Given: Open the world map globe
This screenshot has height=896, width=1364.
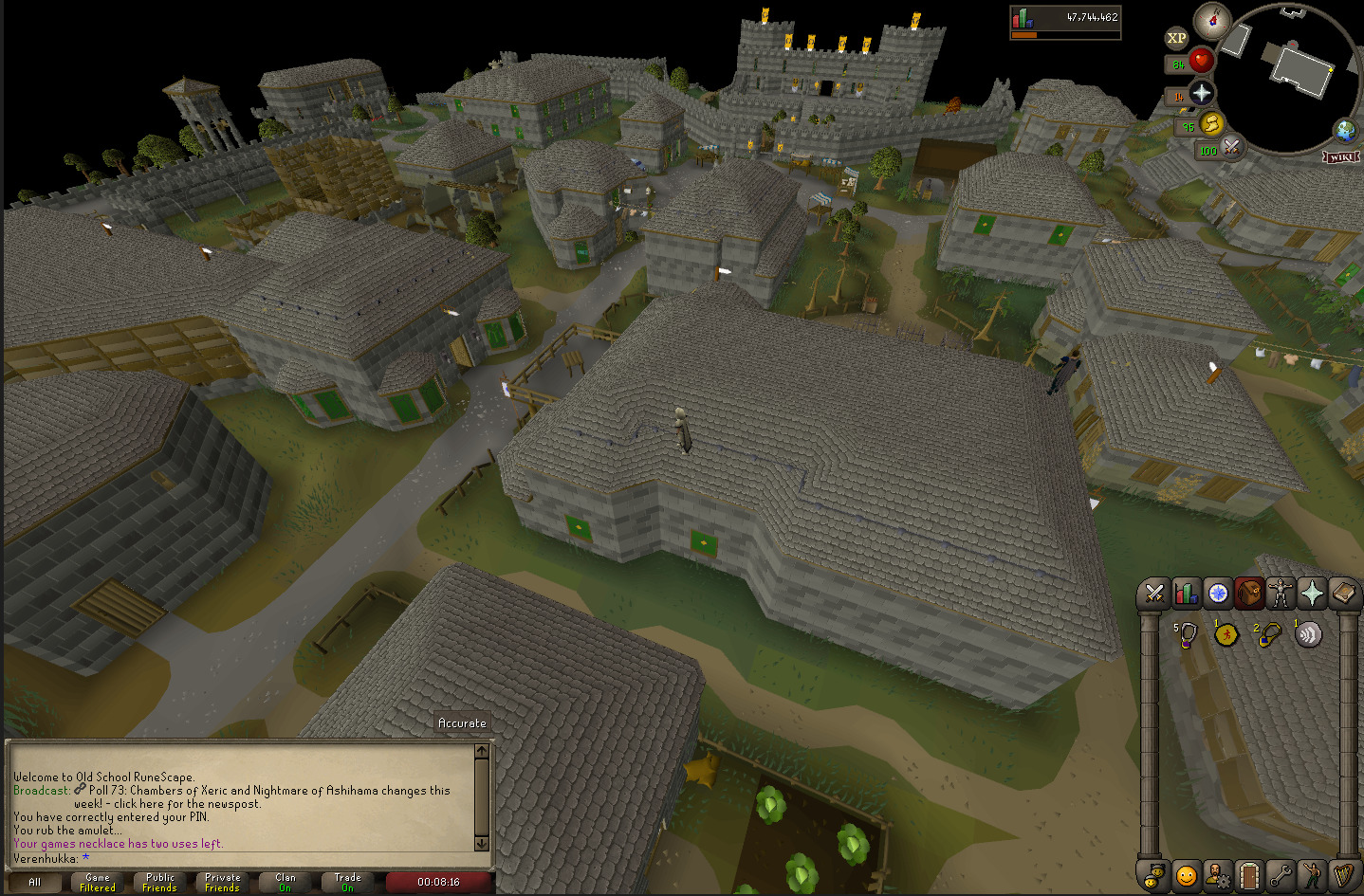Looking at the screenshot, I should pos(1344,131).
